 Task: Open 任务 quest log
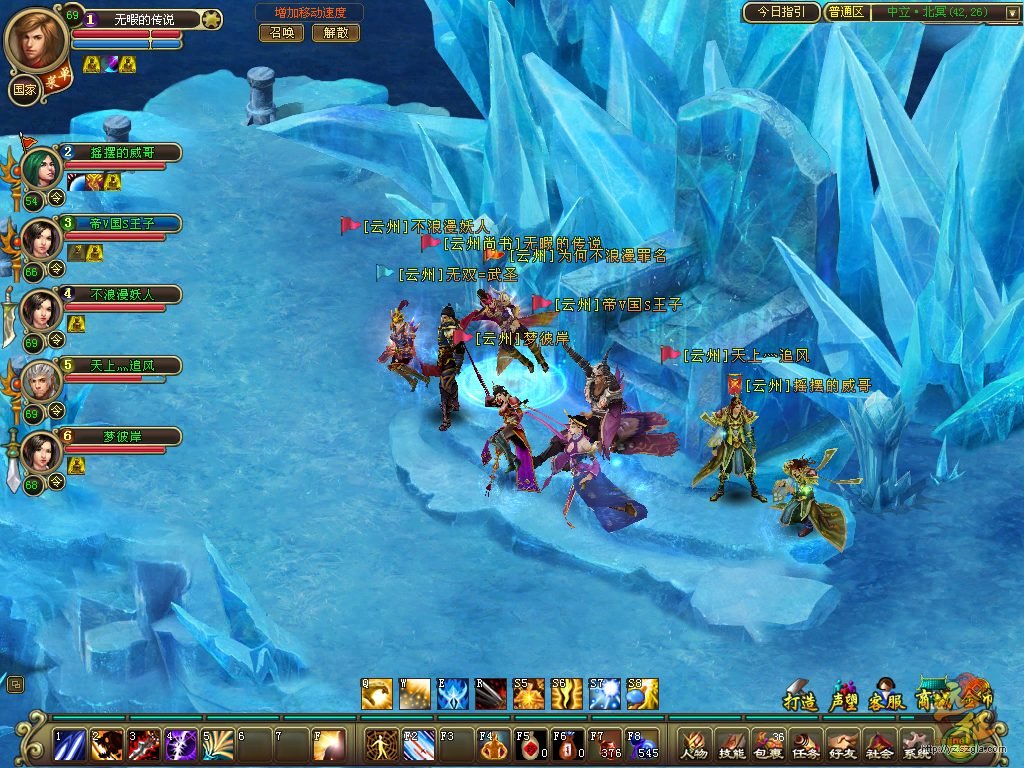click(805, 745)
